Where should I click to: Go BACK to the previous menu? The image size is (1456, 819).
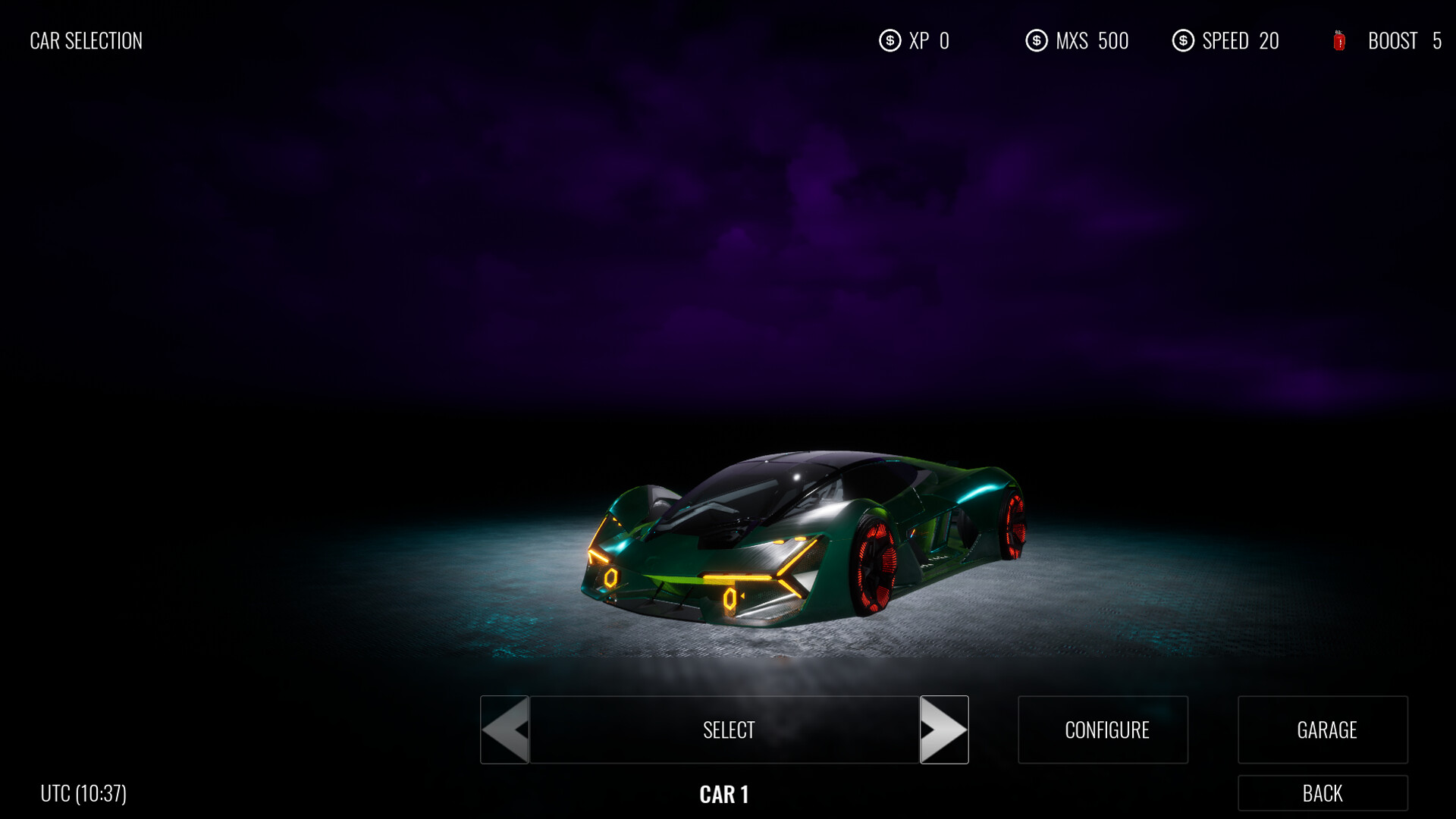(x=1323, y=794)
